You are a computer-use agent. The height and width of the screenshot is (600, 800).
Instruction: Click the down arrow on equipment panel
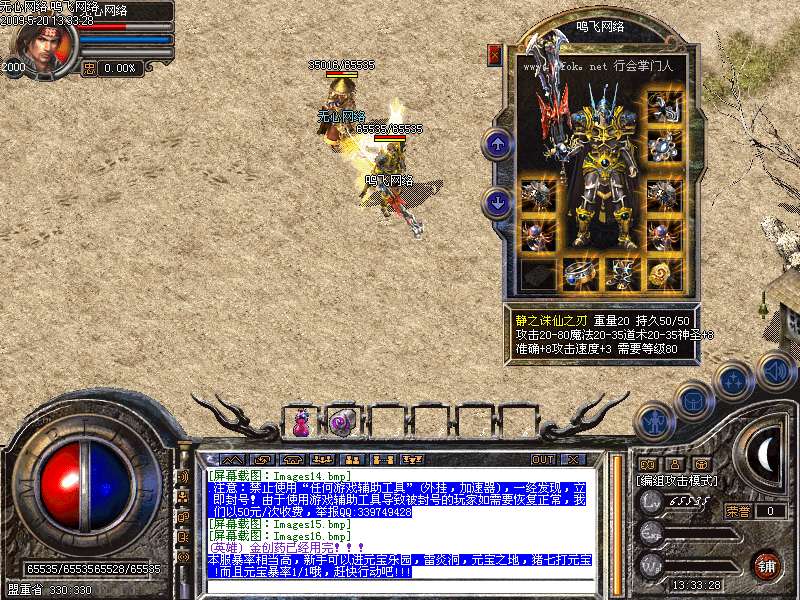click(x=497, y=203)
